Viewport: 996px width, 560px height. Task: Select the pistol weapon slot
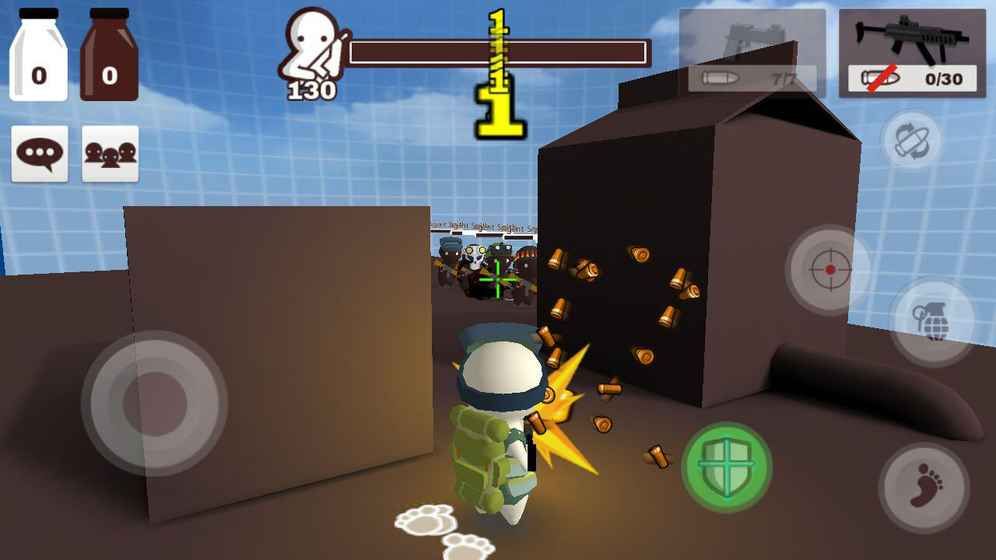[752, 52]
